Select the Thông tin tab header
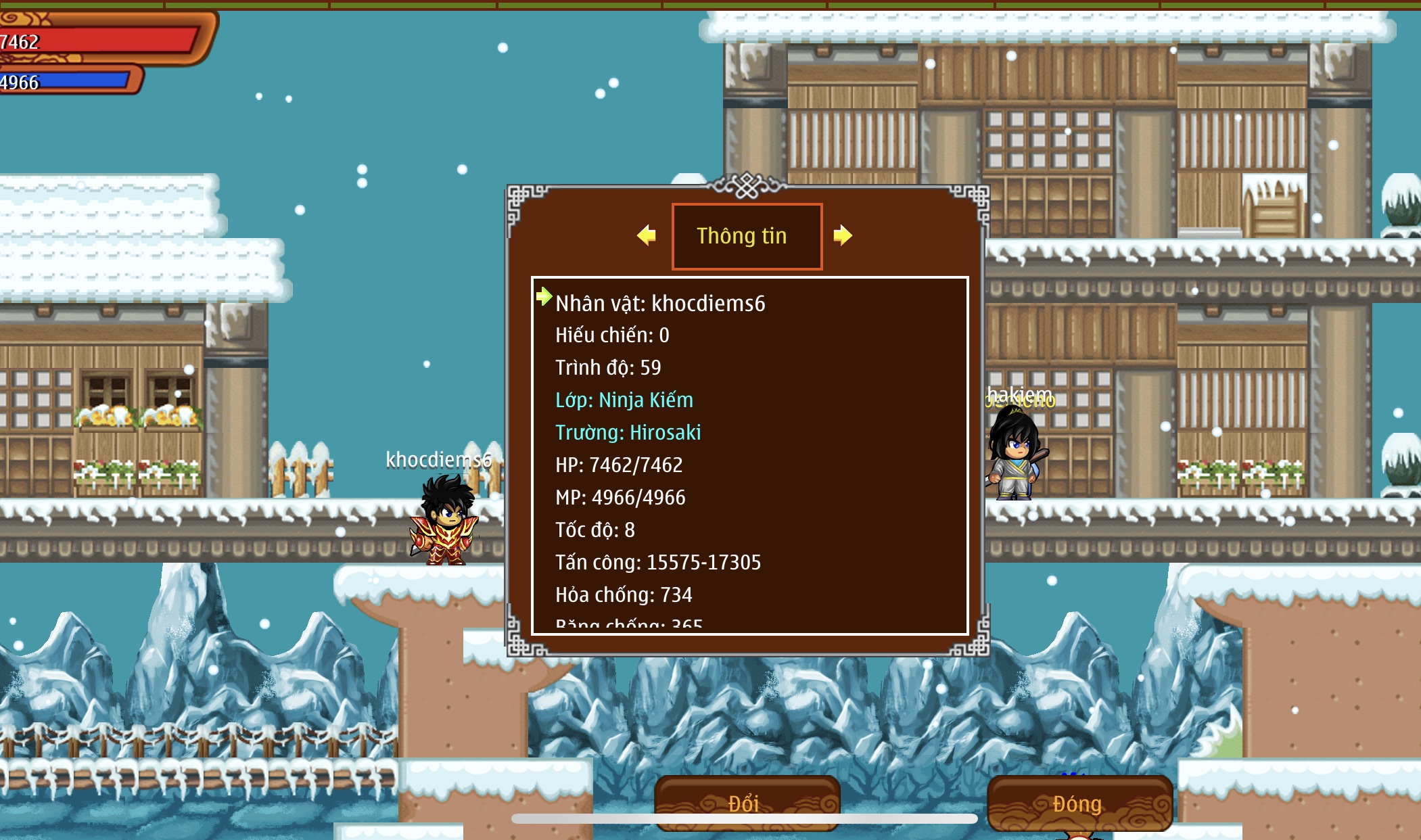Viewport: 1421px width, 840px height. [x=747, y=236]
